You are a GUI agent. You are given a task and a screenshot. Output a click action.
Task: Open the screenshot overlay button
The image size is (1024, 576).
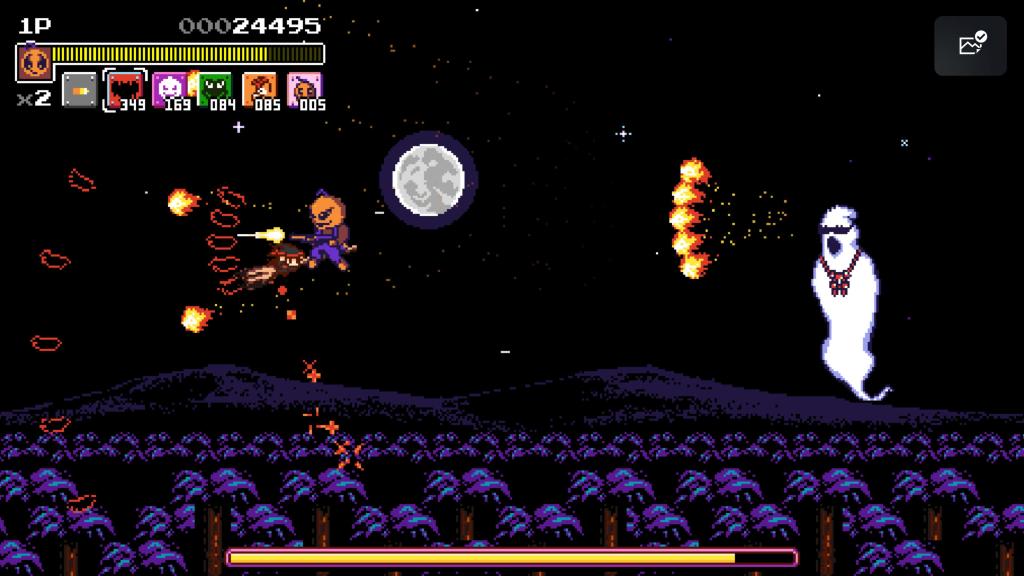970,46
